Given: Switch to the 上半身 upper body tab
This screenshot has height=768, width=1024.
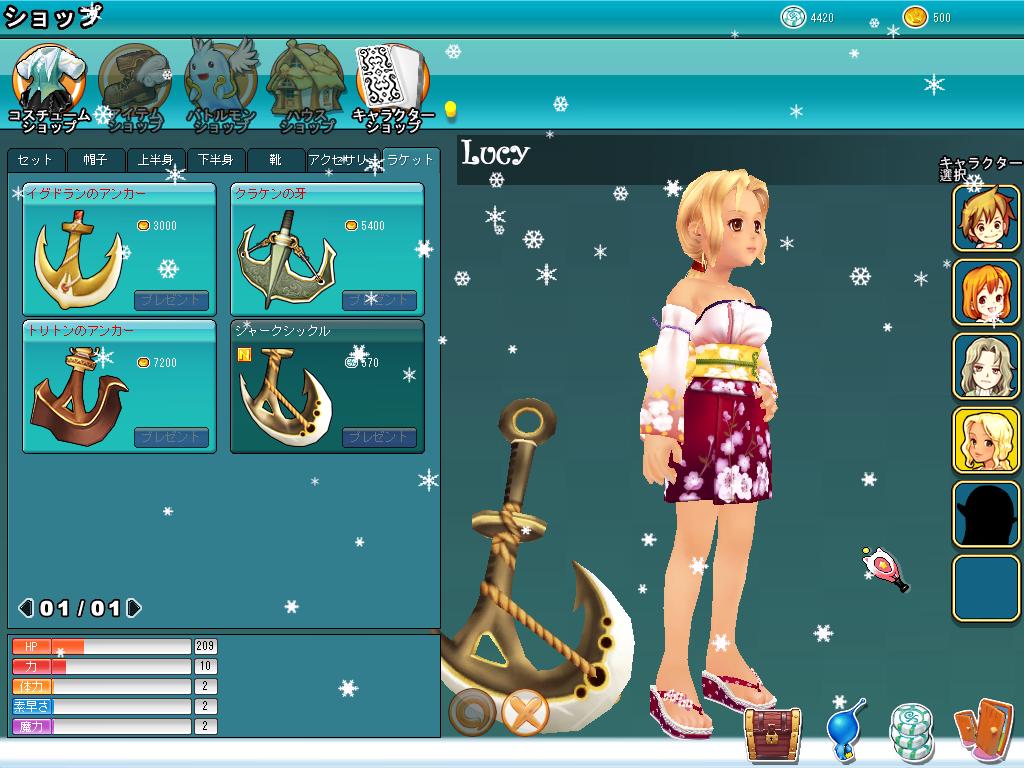Looking at the screenshot, I should pos(156,161).
